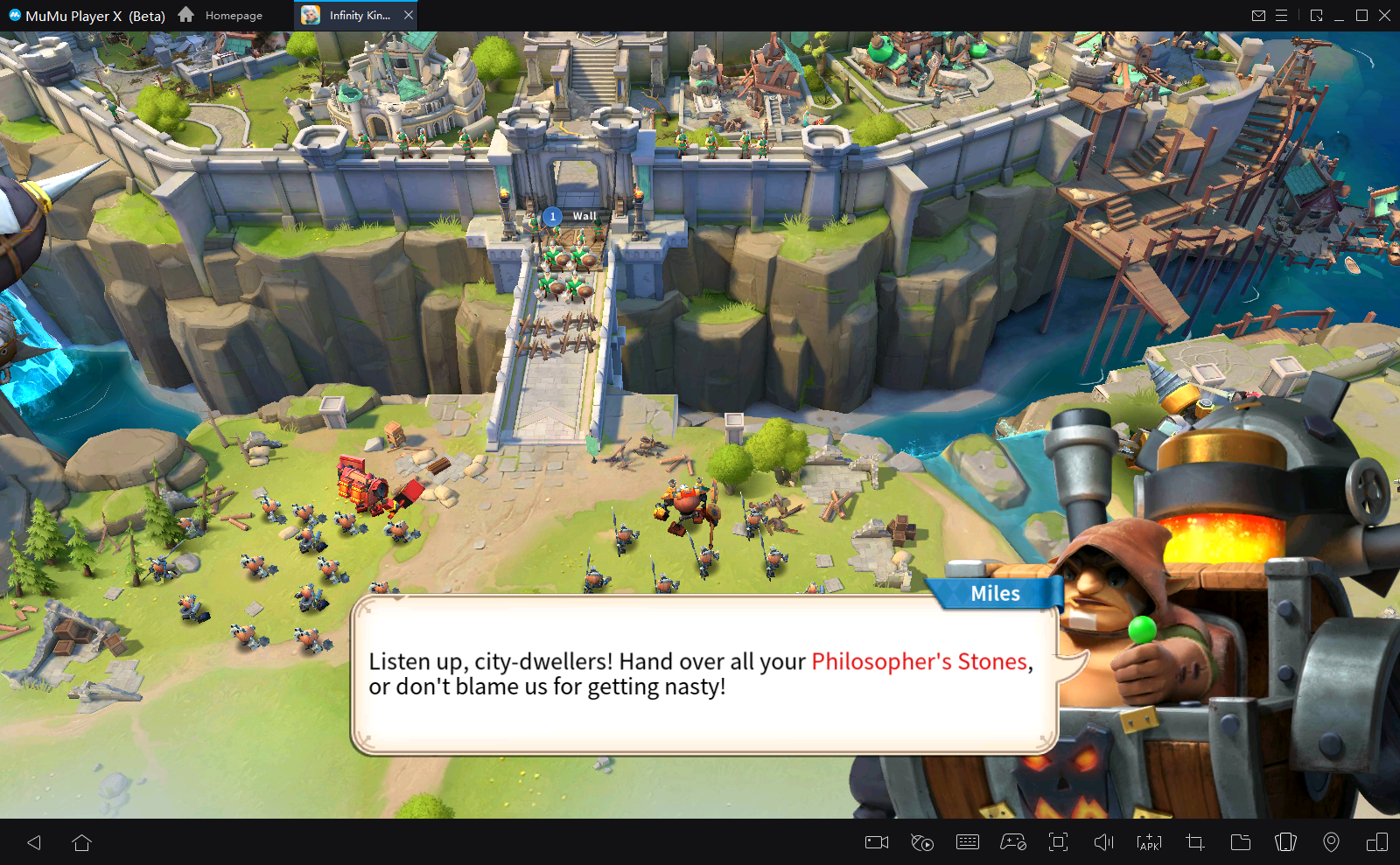Open the operation recorder tool

[921, 842]
